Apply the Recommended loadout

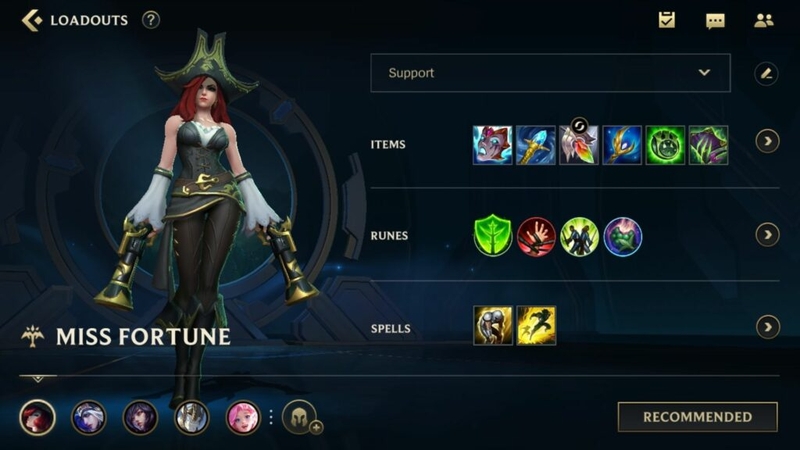[x=697, y=417]
